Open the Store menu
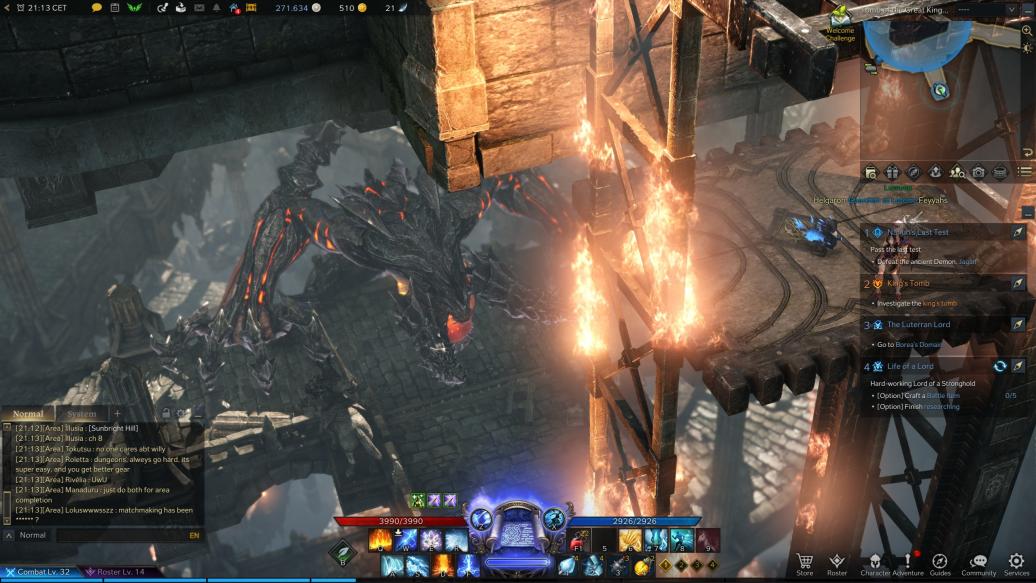The image size is (1036, 583). (804, 562)
